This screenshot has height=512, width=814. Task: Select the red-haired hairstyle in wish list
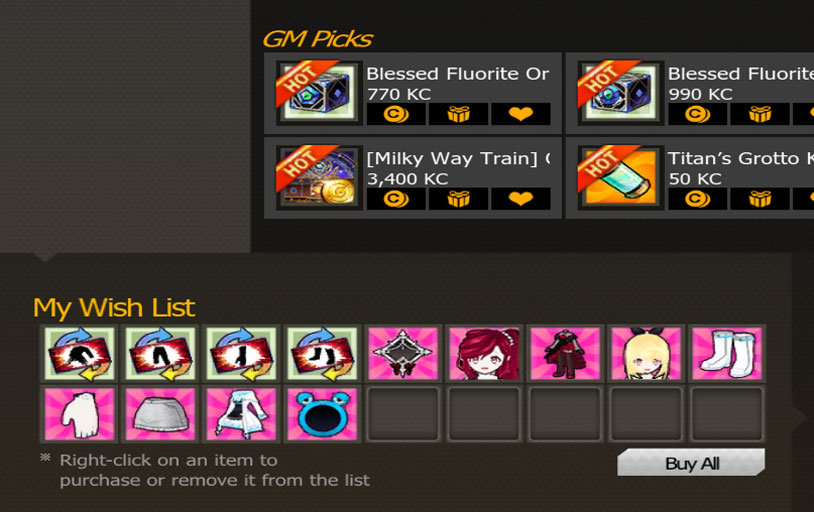point(484,353)
